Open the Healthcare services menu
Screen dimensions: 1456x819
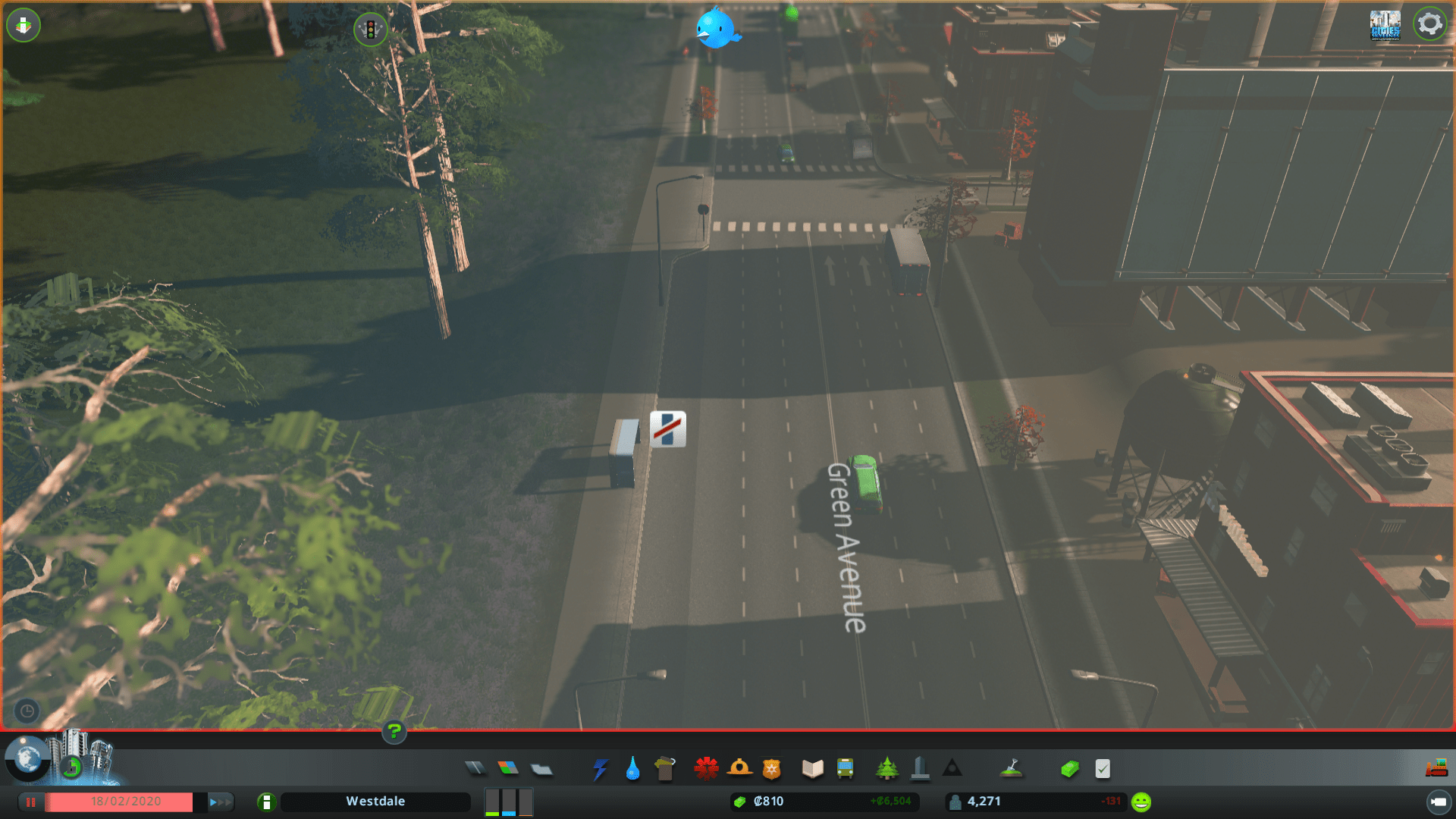[706, 768]
